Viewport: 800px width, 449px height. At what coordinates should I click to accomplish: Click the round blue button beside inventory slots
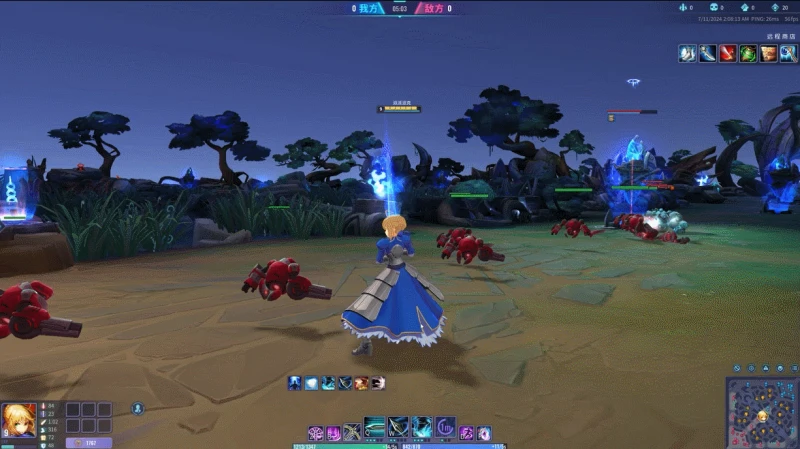pyautogui.click(x=138, y=408)
